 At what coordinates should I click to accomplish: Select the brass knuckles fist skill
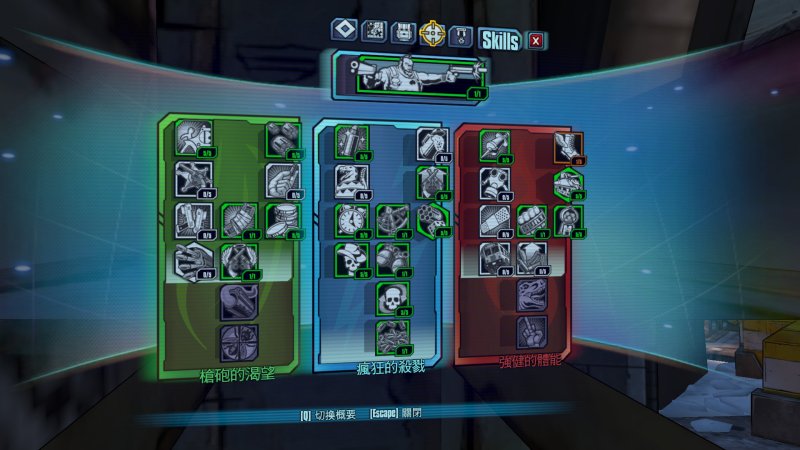pyautogui.click(x=533, y=217)
